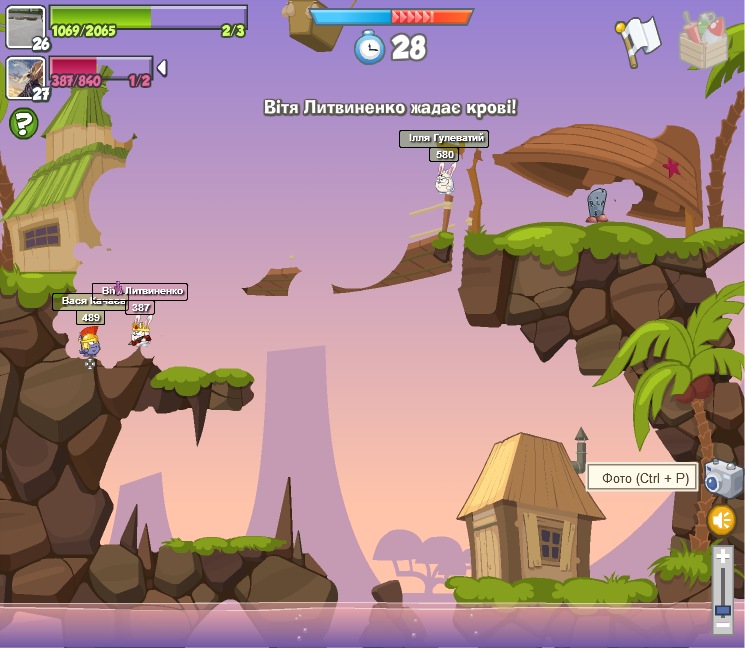Open the green question mark help

tap(24, 124)
